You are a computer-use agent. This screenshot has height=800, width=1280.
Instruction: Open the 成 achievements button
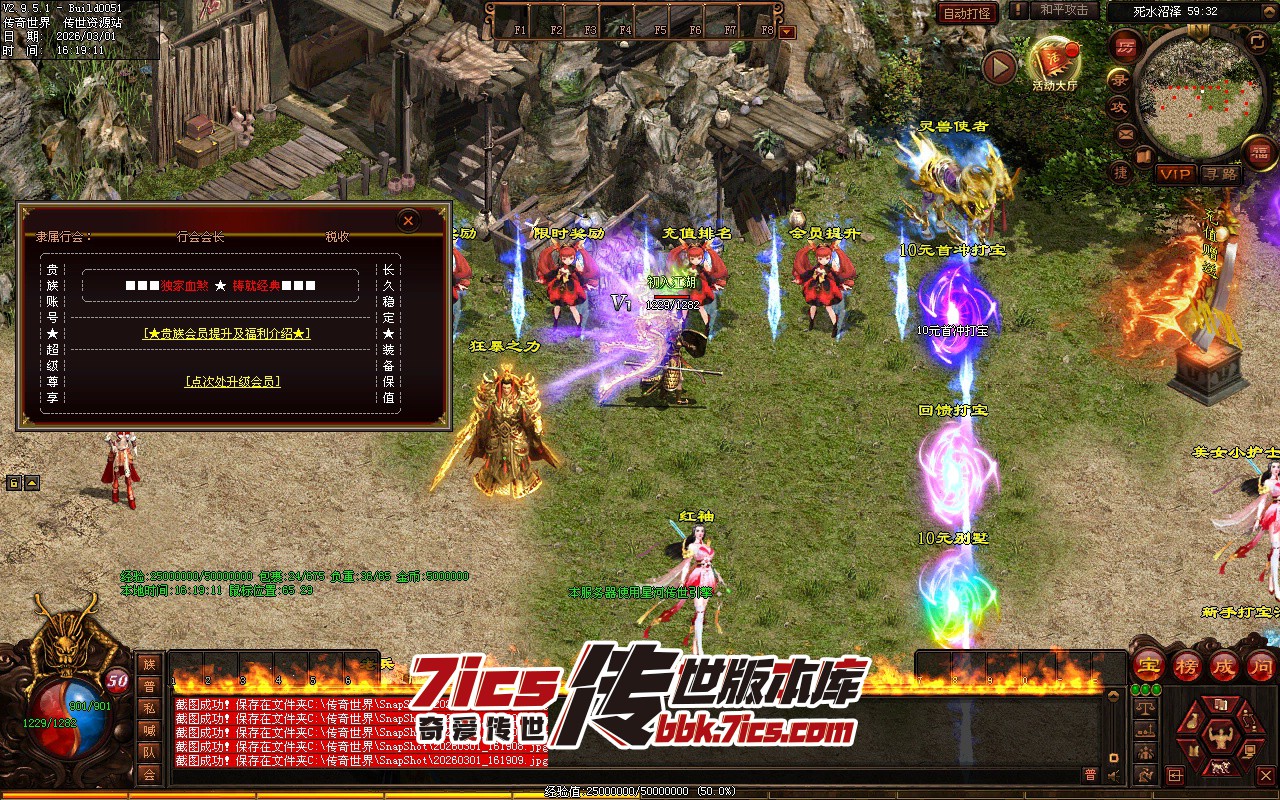click(1224, 665)
